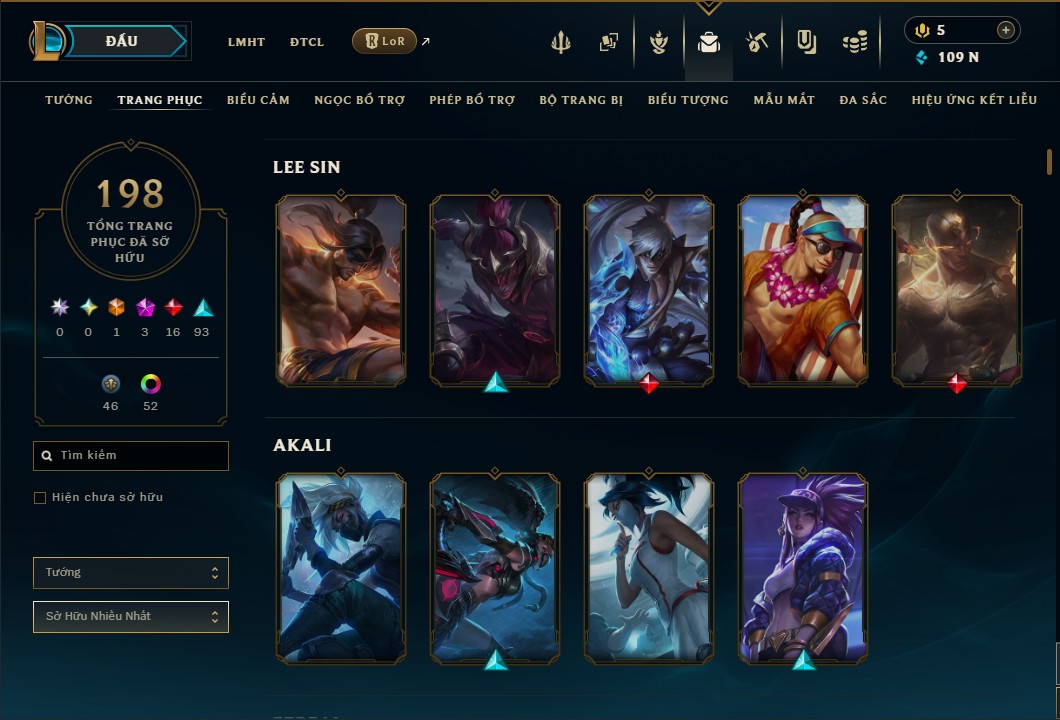1060x720 pixels.
Task: Switch to the MẪU MẮT tab
Action: click(784, 100)
